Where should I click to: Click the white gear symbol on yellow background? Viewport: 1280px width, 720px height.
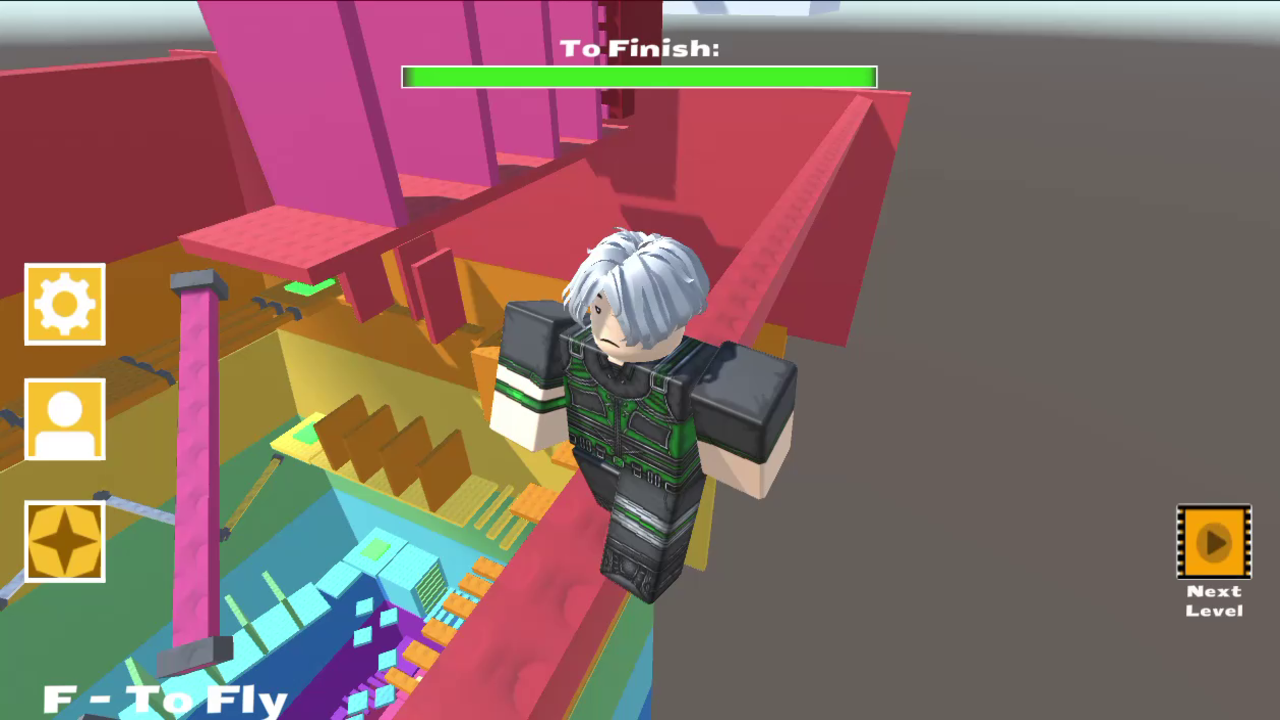tap(64, 304)
